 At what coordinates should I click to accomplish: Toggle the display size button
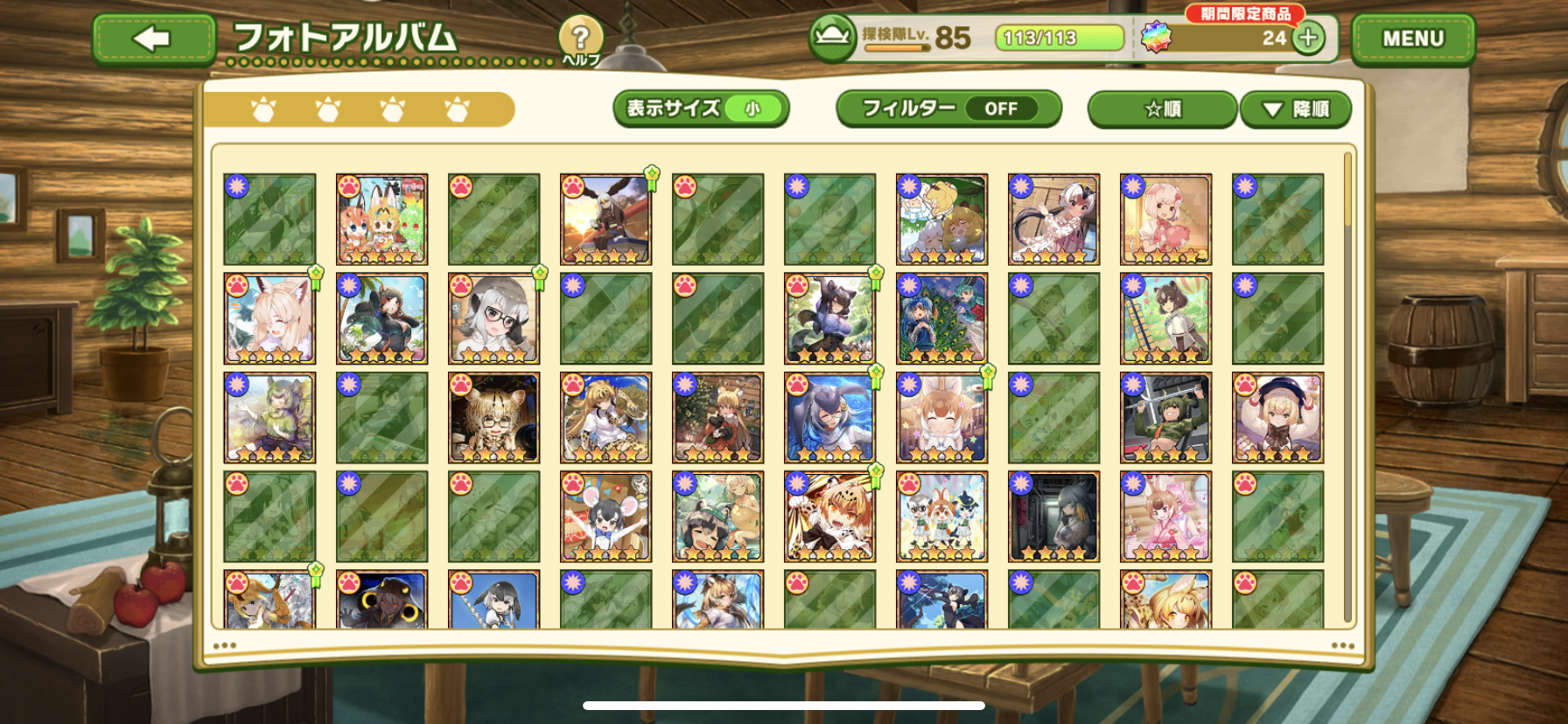[x=700, y=109]
